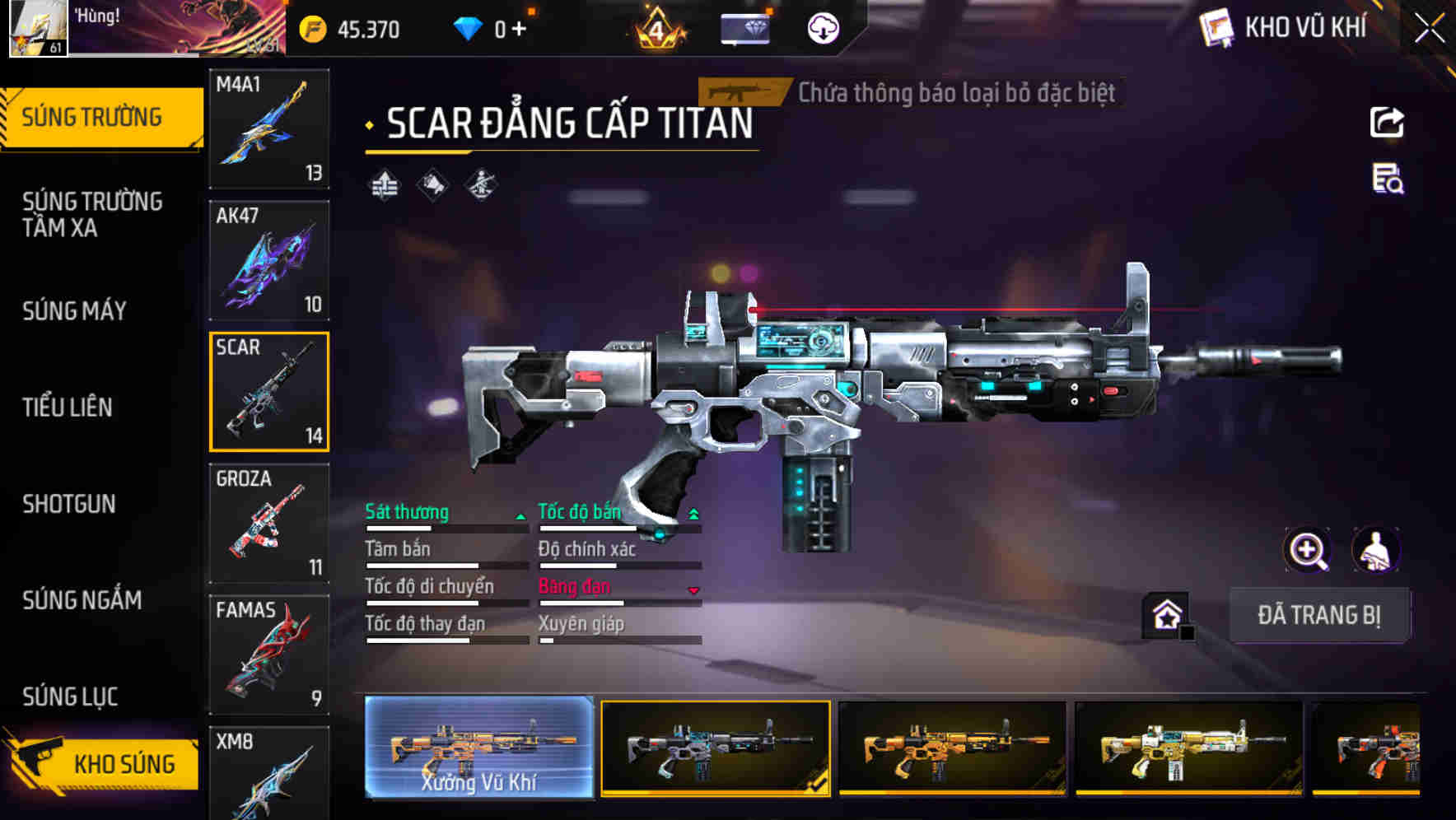Open the Súng Máy category
The image size is (1456, 820).
click(x=75, y=311)
